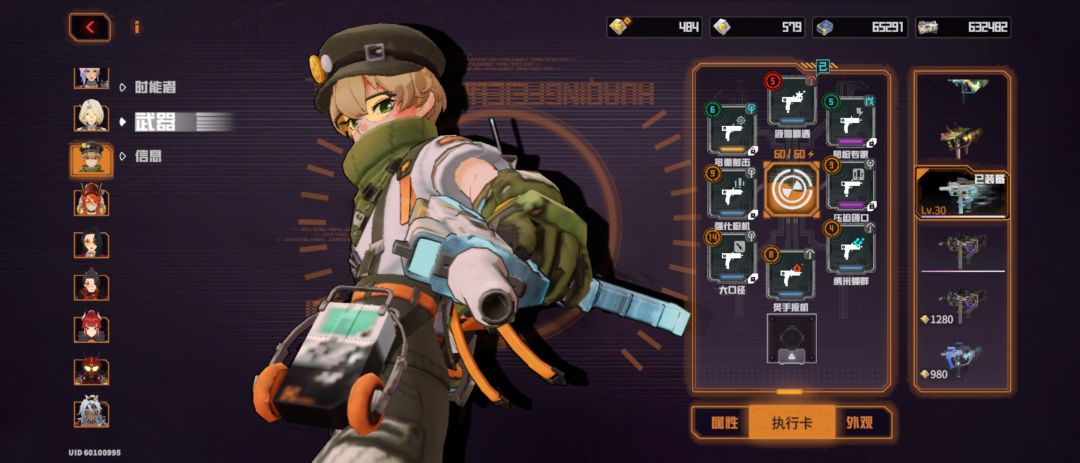Viewport: 1080px width, 463px height.
Task: Switch to the 属性 attributes tab
Action: [724, 423]
